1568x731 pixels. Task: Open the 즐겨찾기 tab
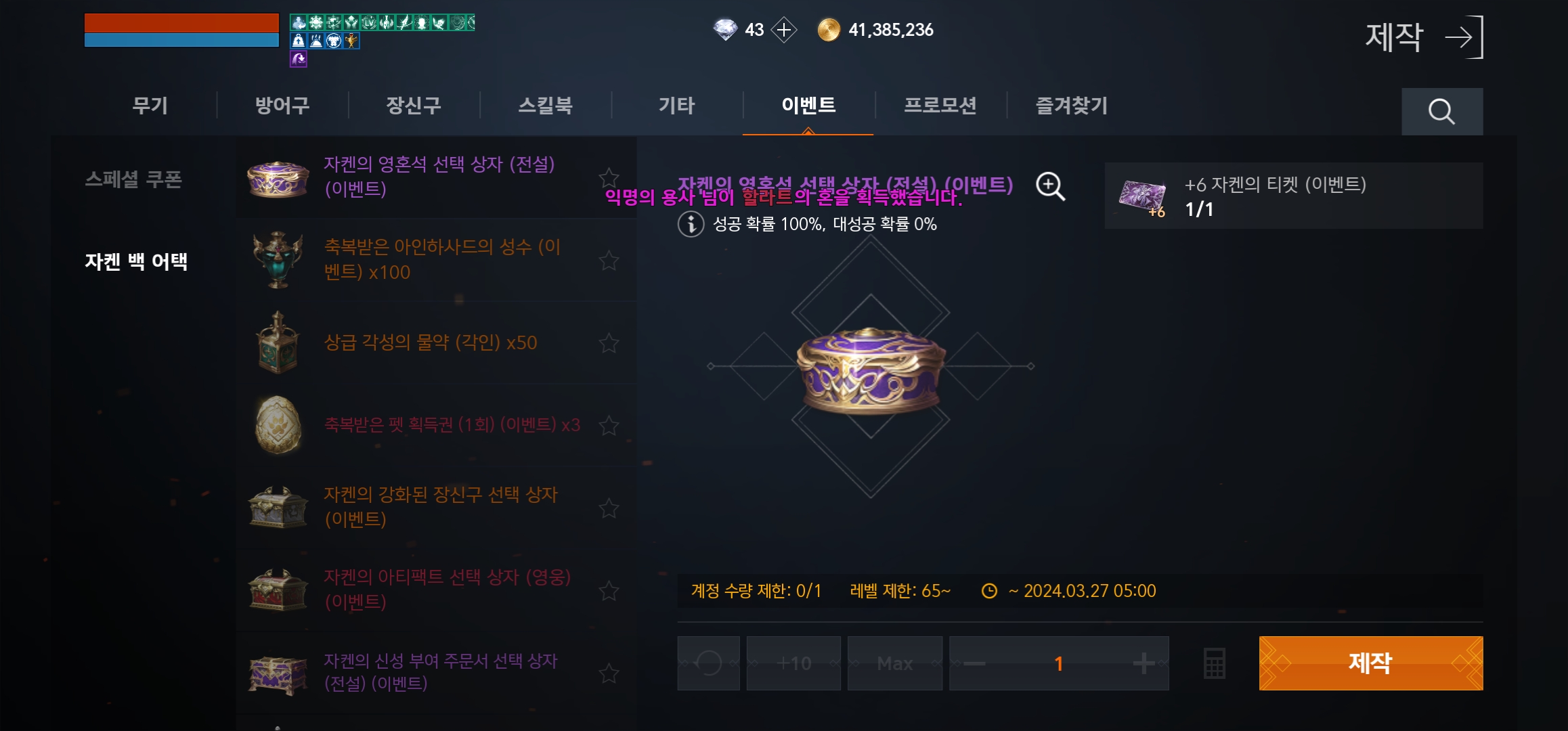tap(1071, 106)
